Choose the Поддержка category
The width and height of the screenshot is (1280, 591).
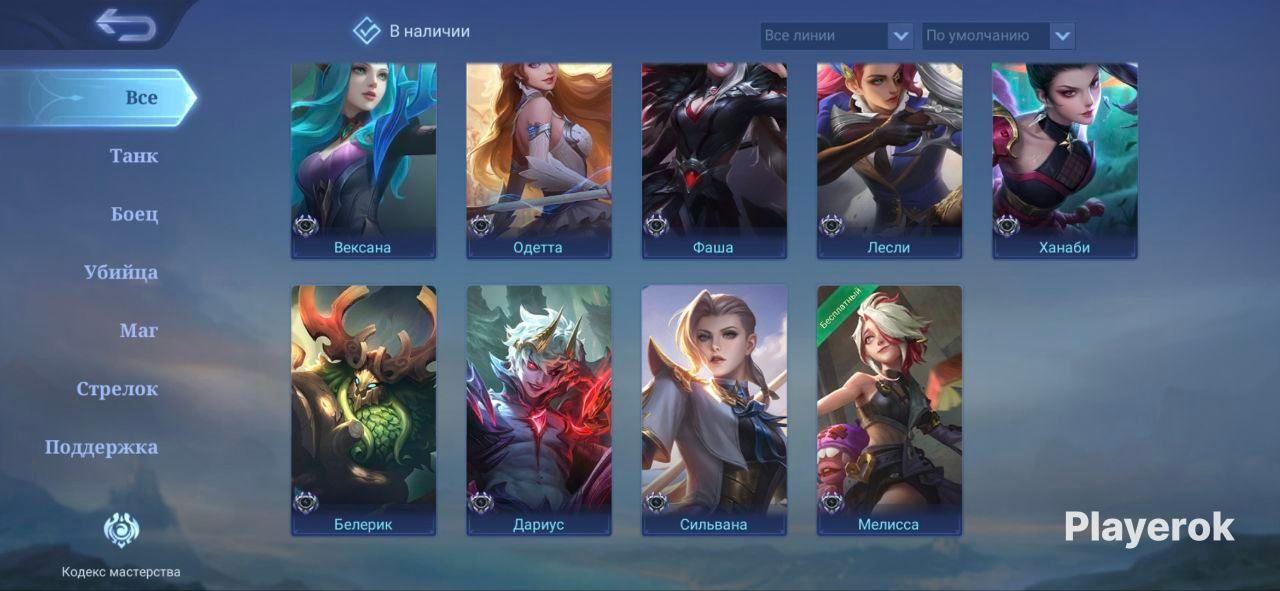point(101,447)
